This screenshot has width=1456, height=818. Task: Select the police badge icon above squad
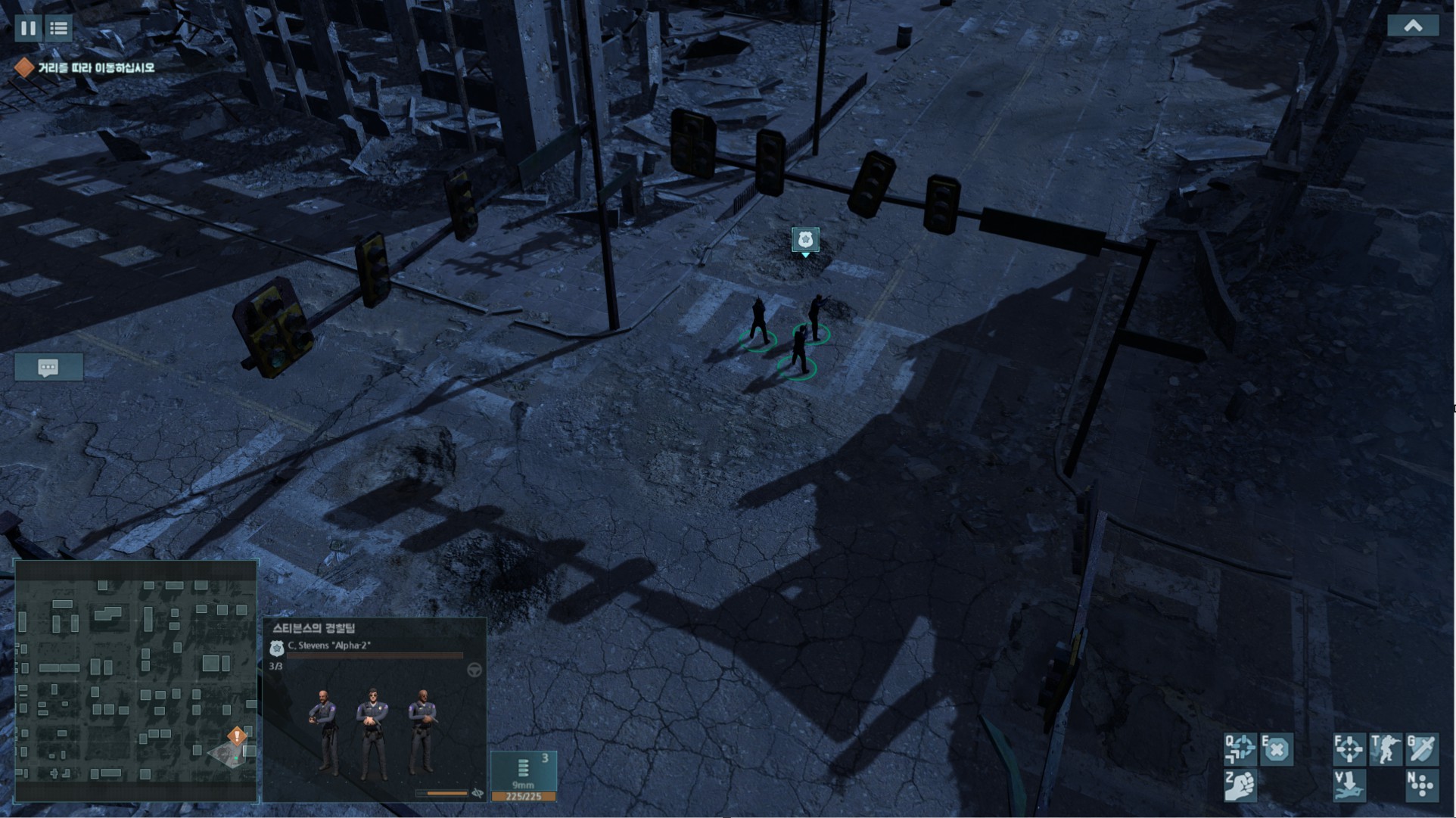(x=805, y=240)
